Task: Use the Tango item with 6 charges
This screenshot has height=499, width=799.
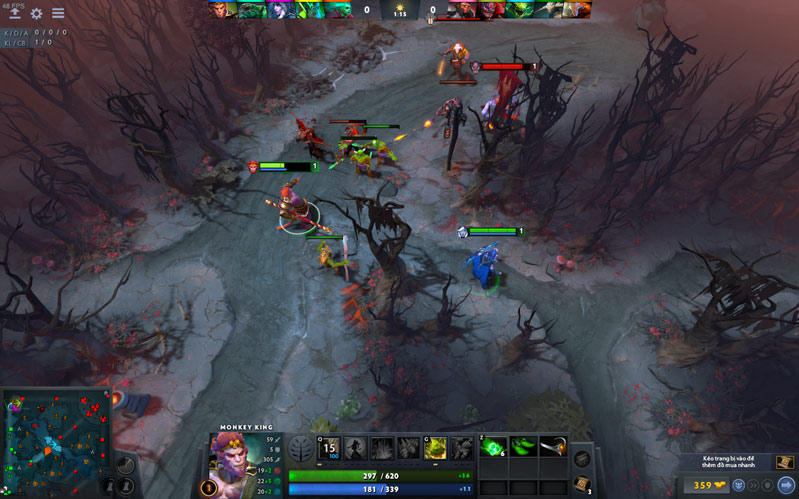Action: [492, 447]
